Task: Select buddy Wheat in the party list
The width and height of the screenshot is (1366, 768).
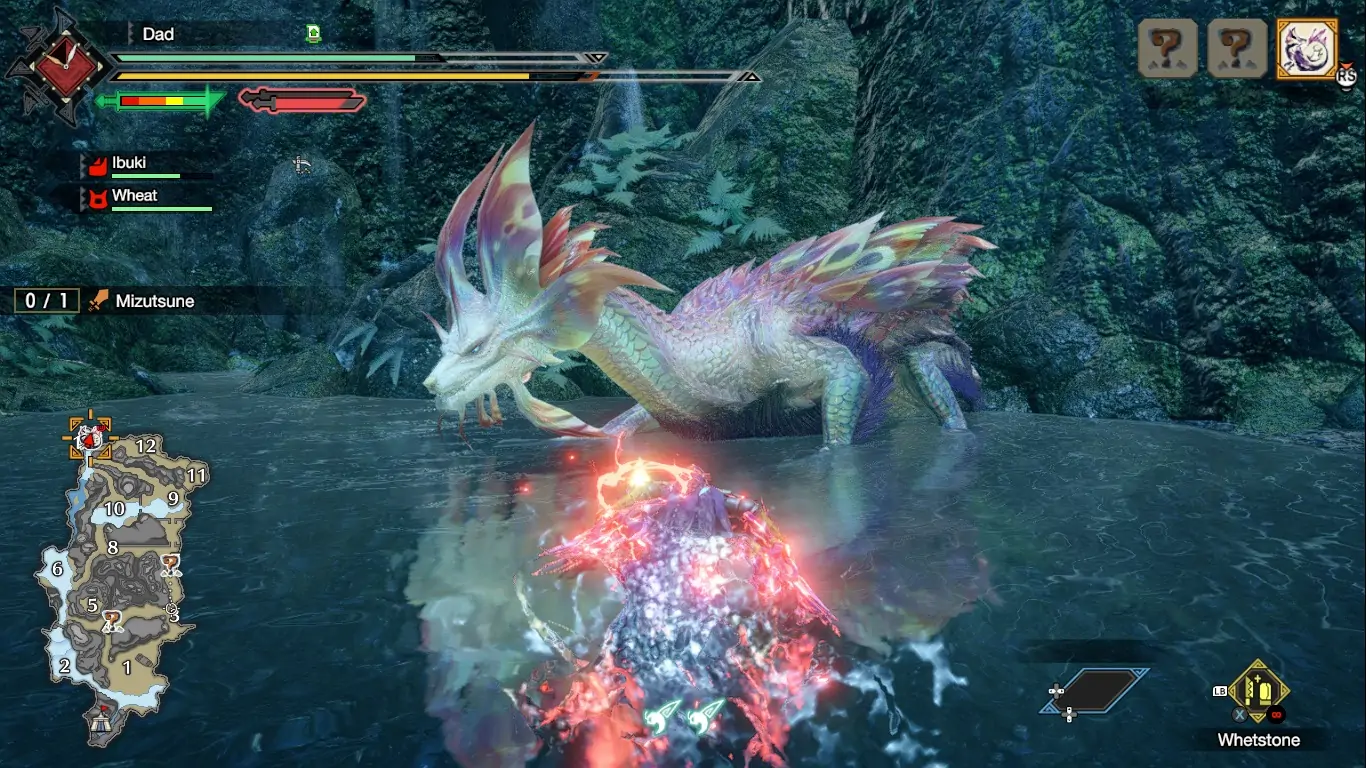Action: (134, 195)
